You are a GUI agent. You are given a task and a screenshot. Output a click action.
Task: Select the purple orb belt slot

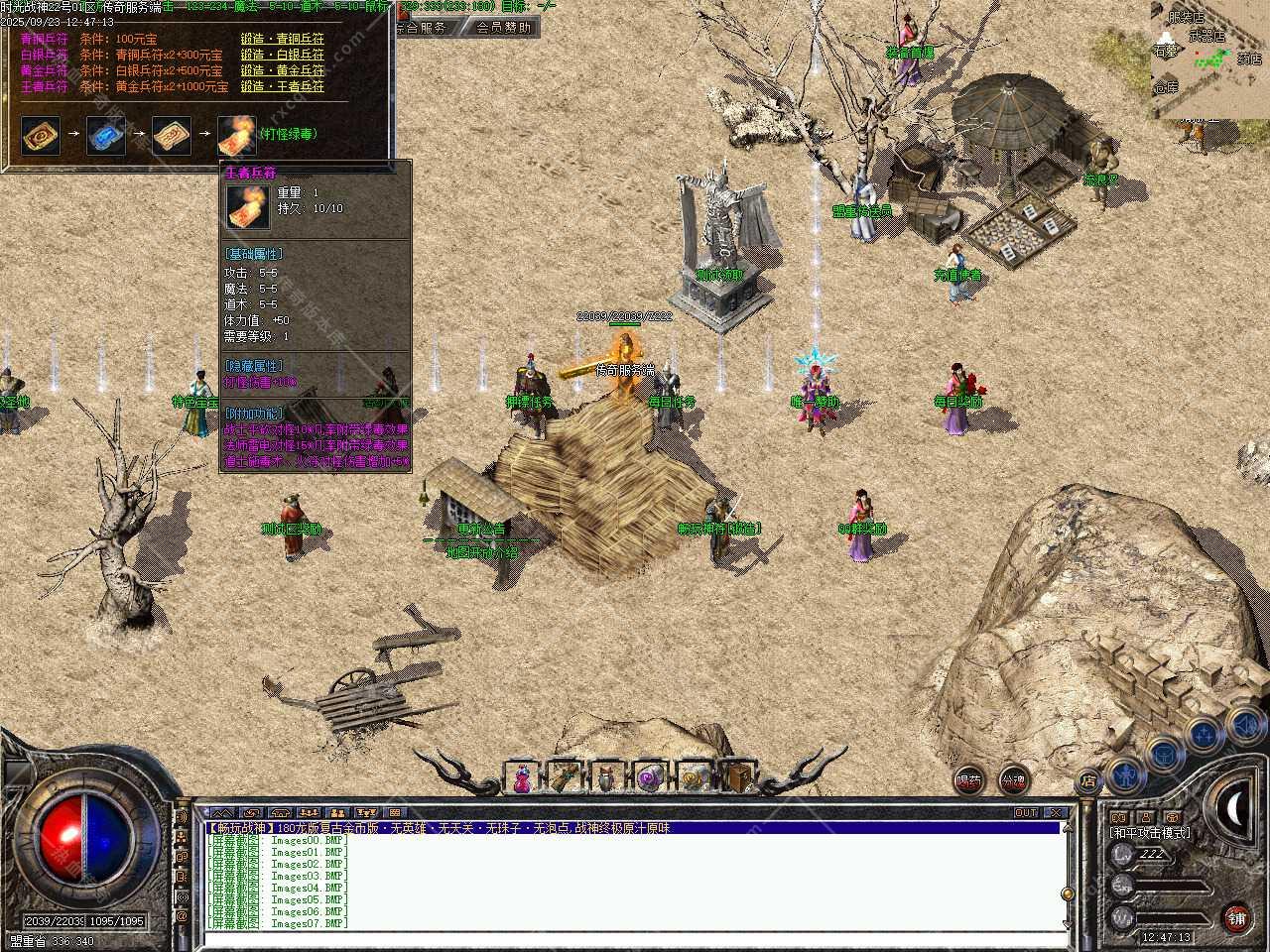[x=651, y=777]
